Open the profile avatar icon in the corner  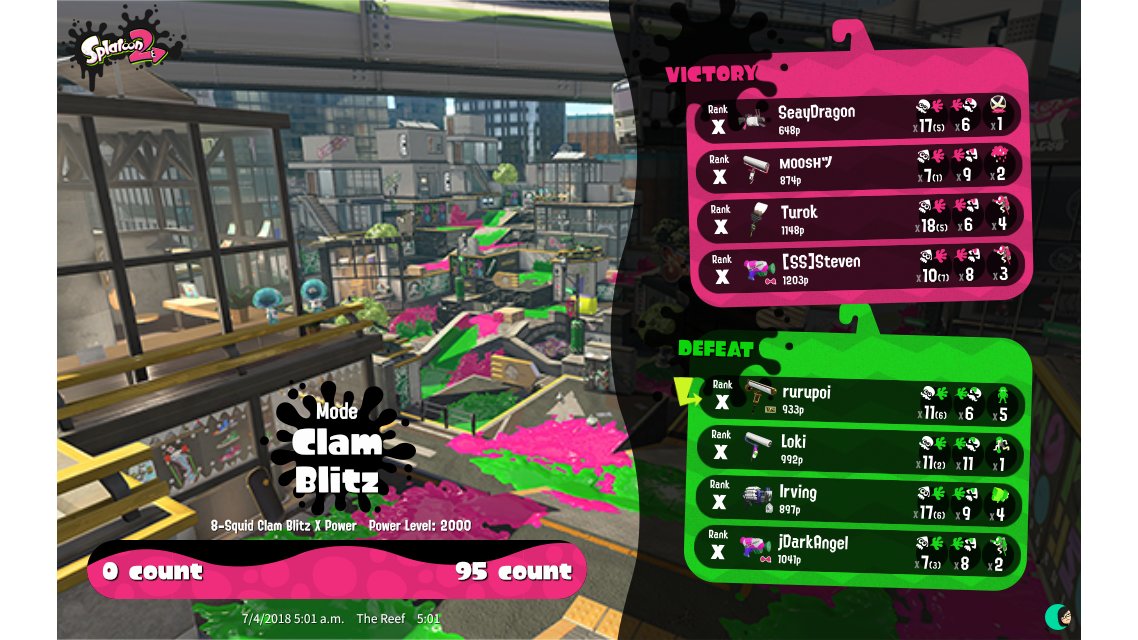[1058, 616]
